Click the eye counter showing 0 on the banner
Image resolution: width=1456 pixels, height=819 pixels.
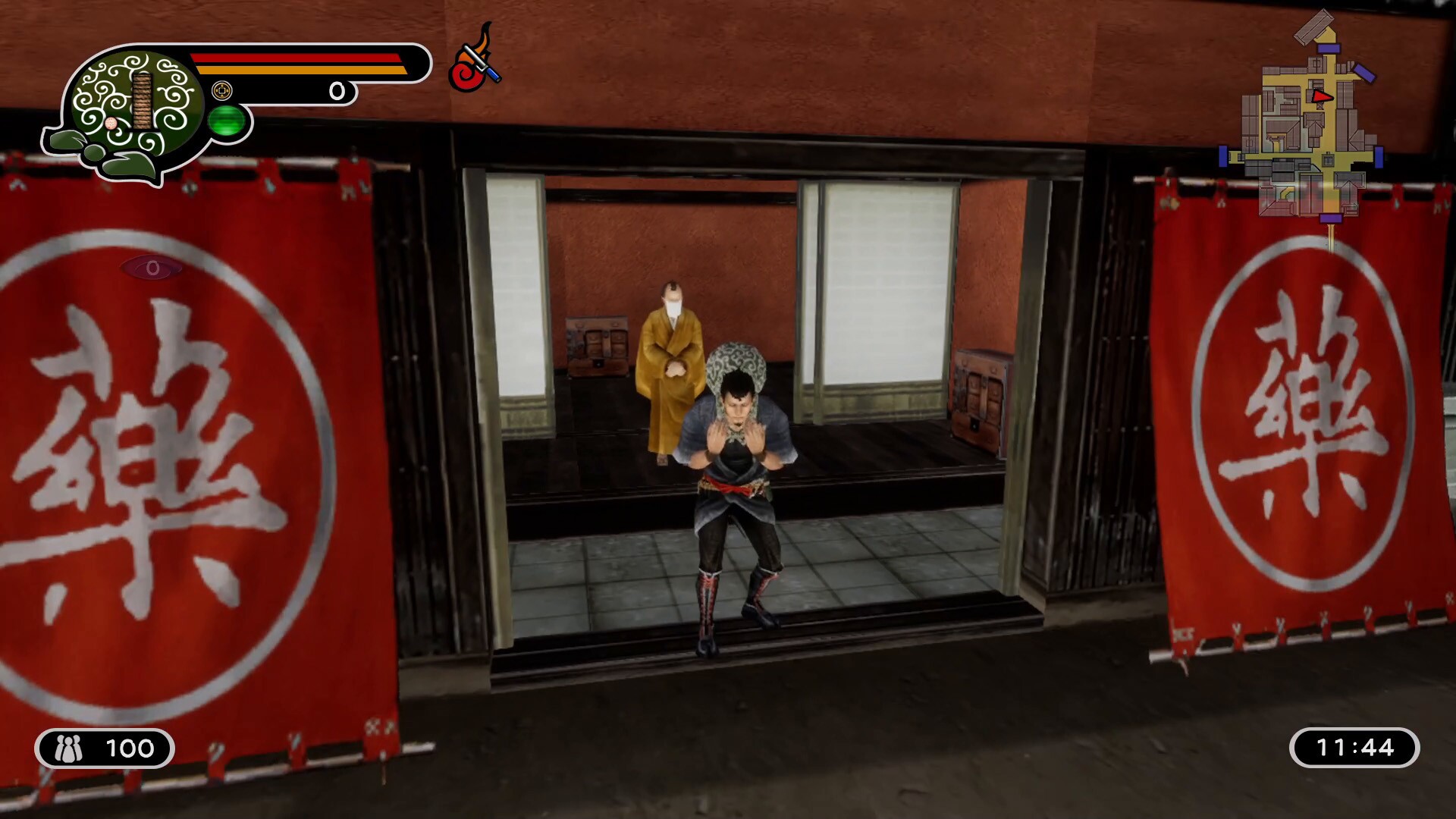pos(153,267)
